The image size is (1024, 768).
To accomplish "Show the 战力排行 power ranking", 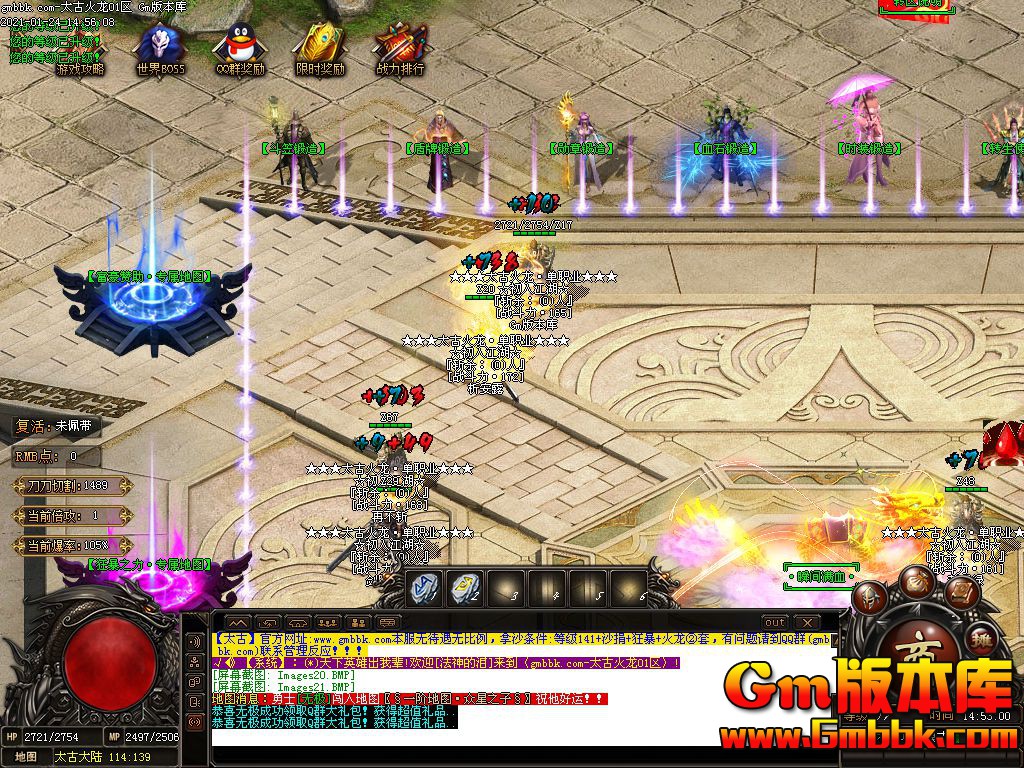I will (400, 50).
